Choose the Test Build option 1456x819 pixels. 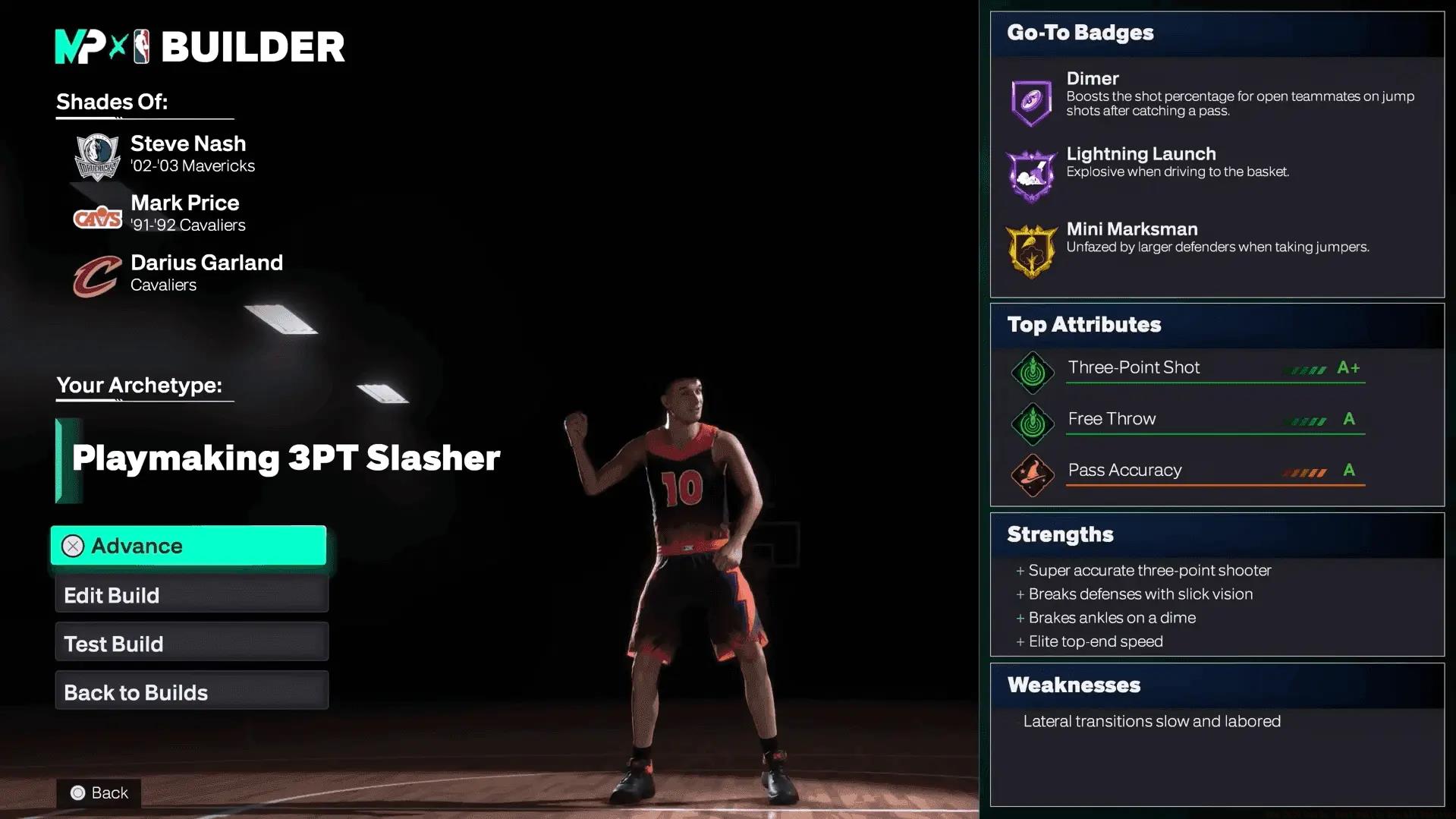click(191, 644)
